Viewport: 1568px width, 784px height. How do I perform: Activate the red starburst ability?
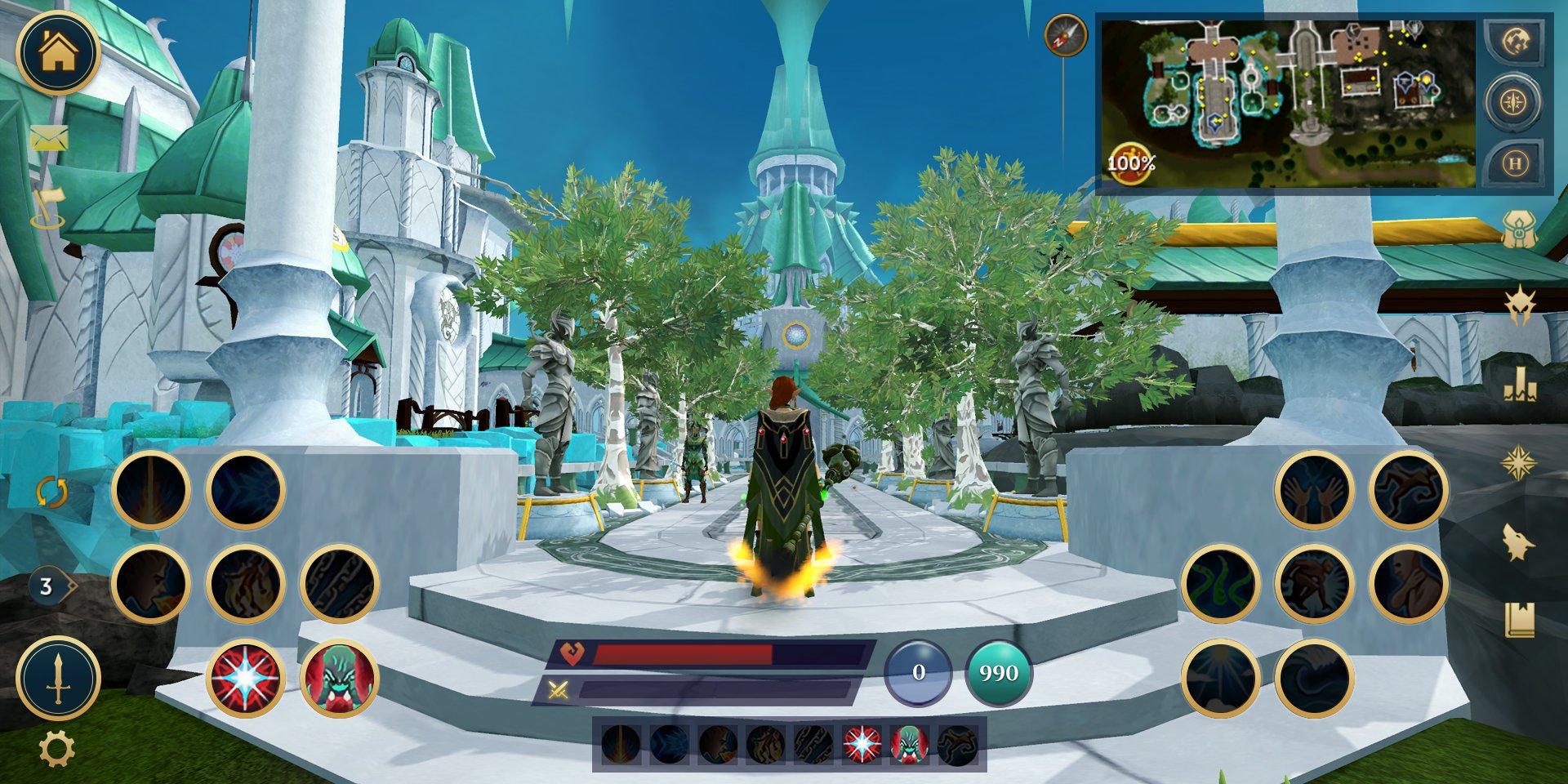pos(245,678)
